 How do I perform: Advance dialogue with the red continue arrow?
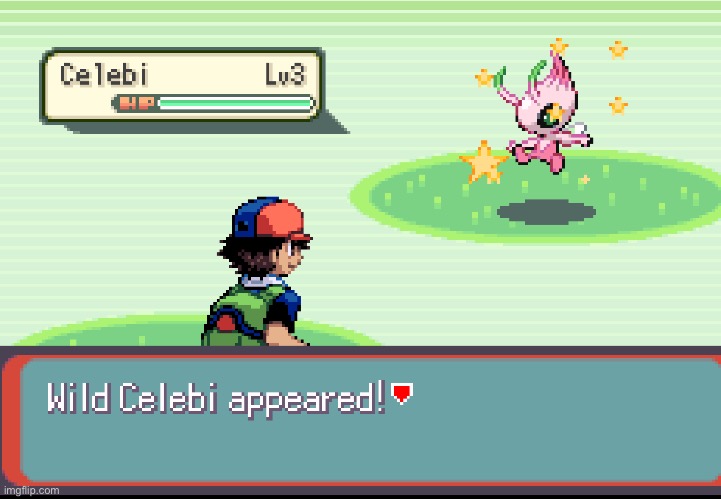pyautogui.click(x=401, y=395)
